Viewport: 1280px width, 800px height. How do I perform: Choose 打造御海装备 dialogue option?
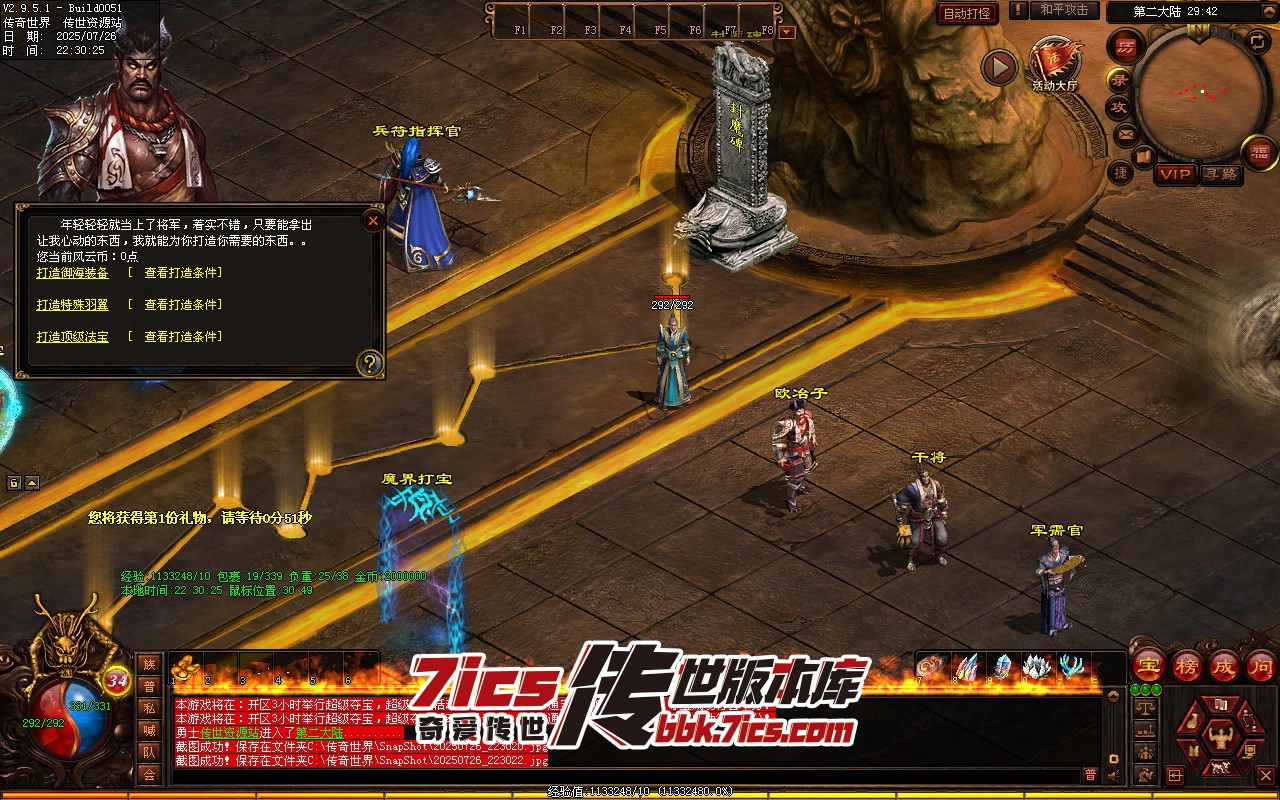pos(72,273)
